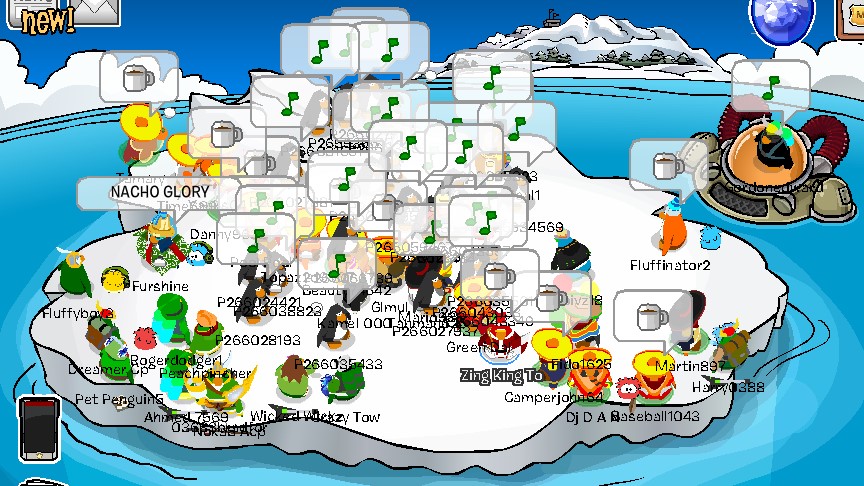This screenshot has height=486, width=864.
Task: Open the black spy phone
Action: [36, 428]
